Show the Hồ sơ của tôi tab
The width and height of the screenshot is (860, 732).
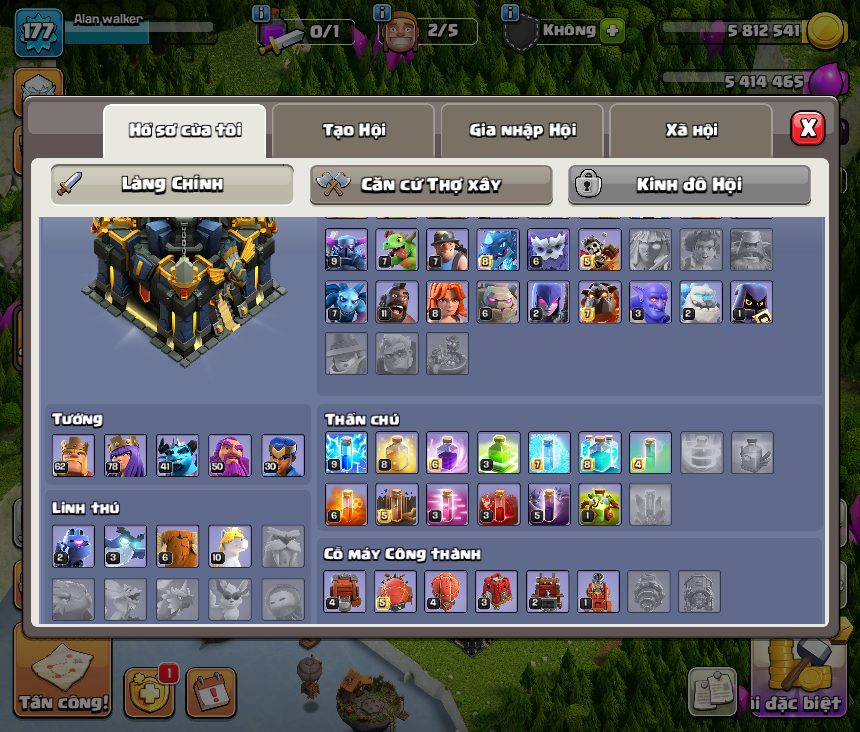[185, 130]
